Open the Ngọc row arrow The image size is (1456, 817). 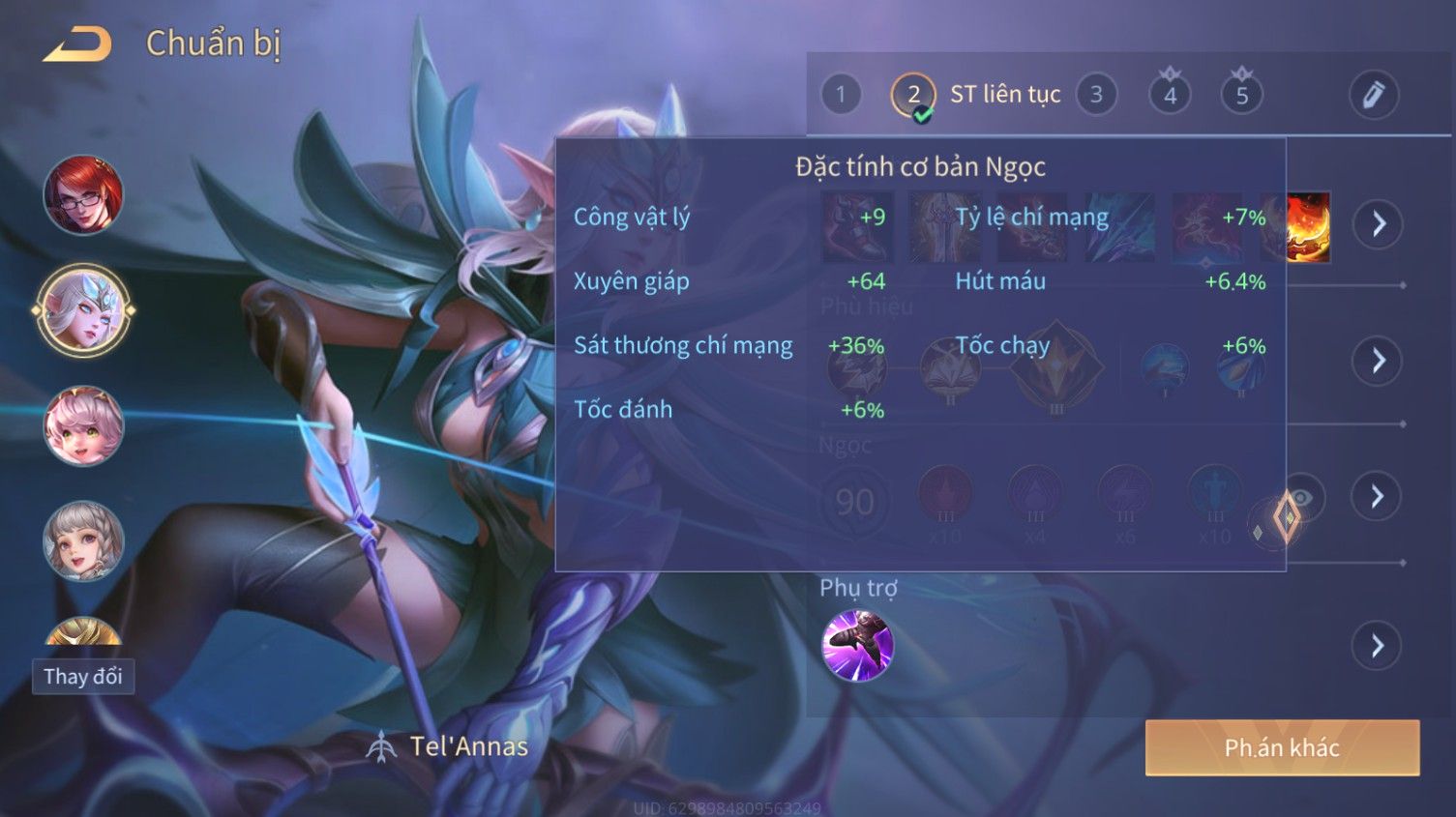(1378, 496)
